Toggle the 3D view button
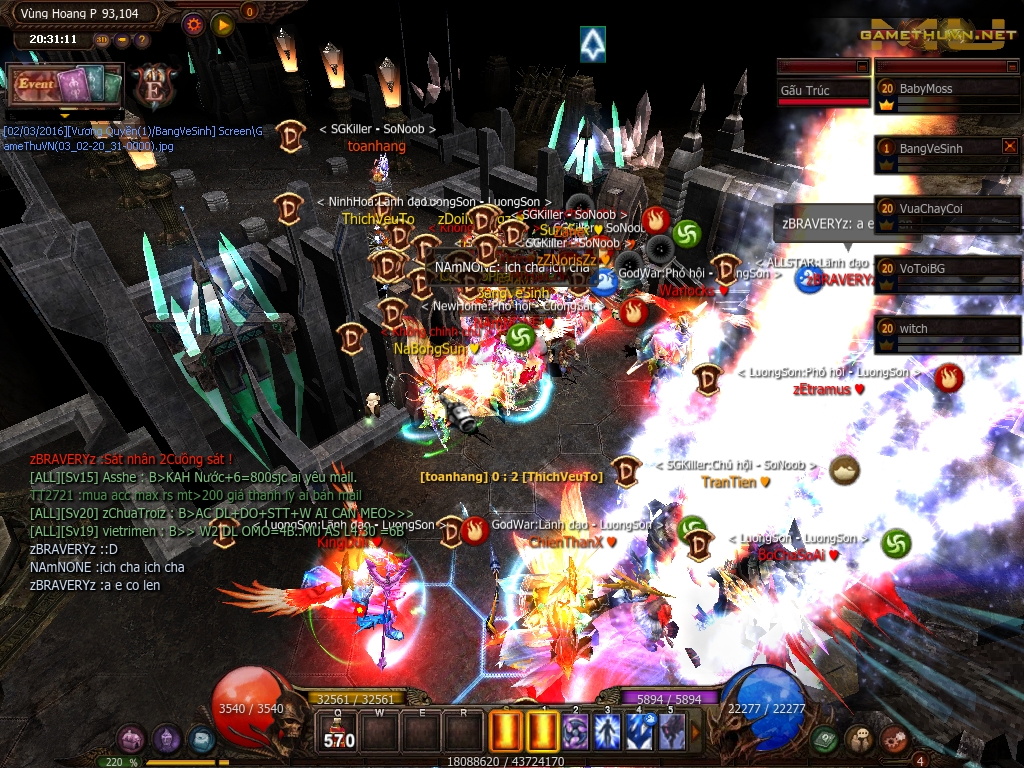This screenshot has width=1024, height=768. (x=102, y=40)
